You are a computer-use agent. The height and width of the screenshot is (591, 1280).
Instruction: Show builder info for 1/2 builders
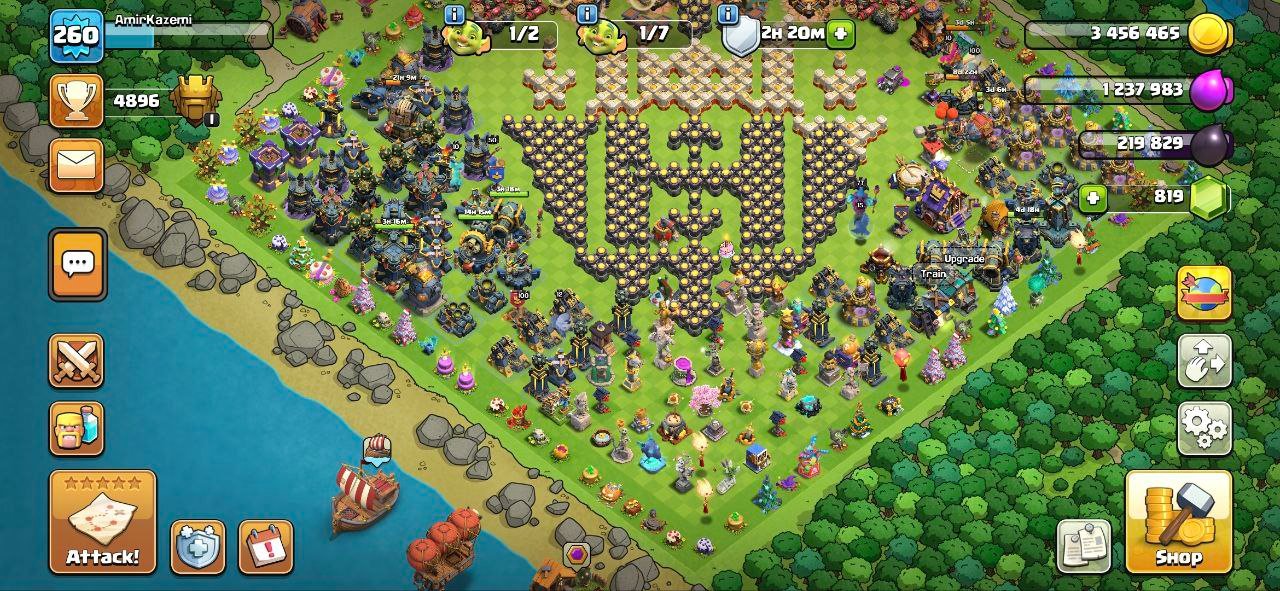click(455, 14)
